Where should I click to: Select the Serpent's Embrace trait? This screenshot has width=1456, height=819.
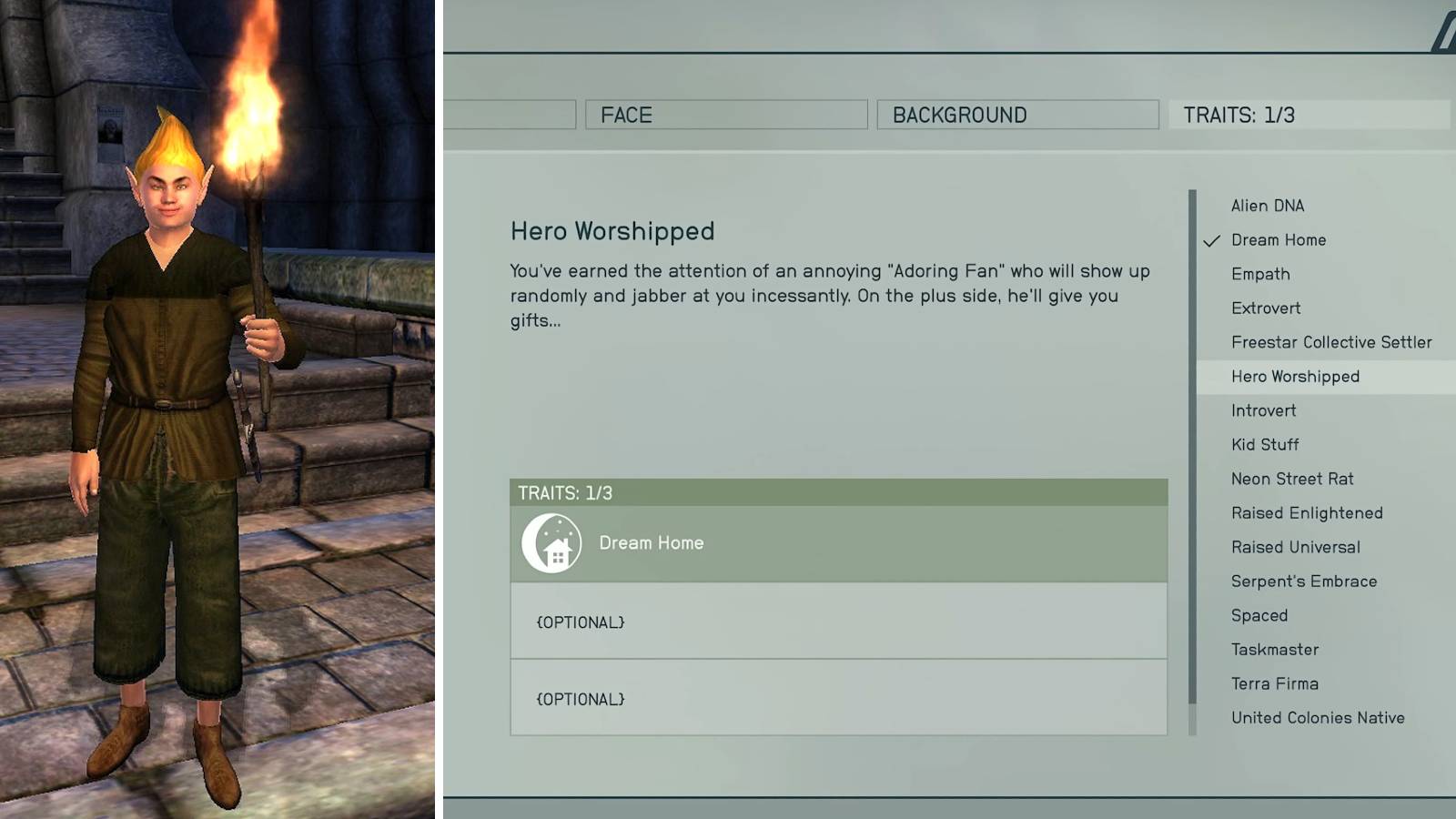coord(1303,581)
